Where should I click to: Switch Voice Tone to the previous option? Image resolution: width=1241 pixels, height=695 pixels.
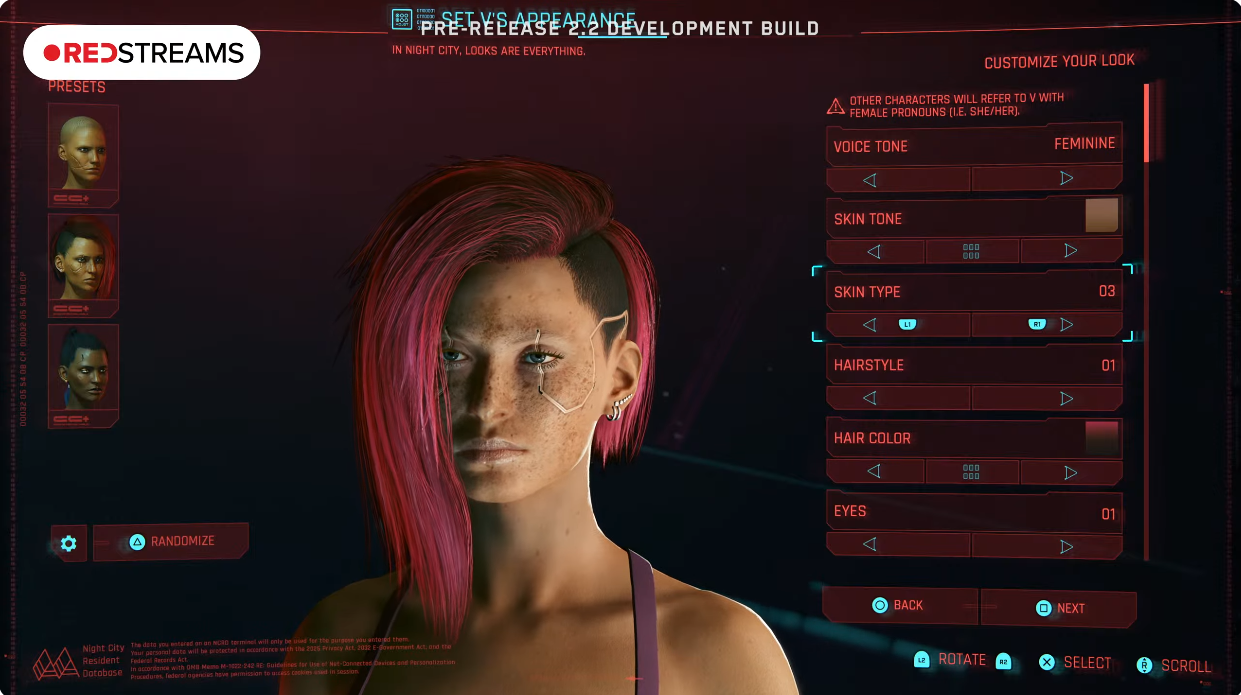click(898, 179)
